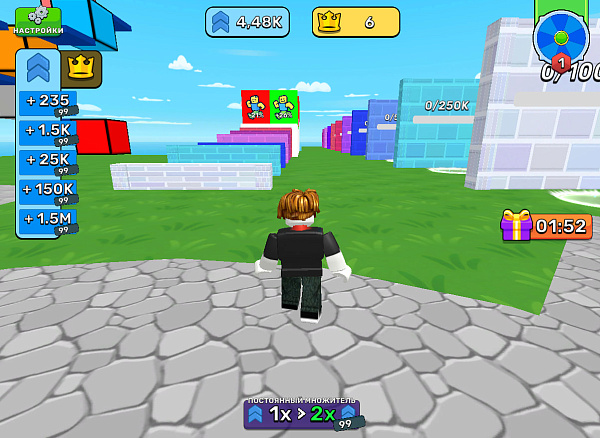Buy the +1.5M upgrade
This screenshot has width=600, height=438.
(48, 219)
